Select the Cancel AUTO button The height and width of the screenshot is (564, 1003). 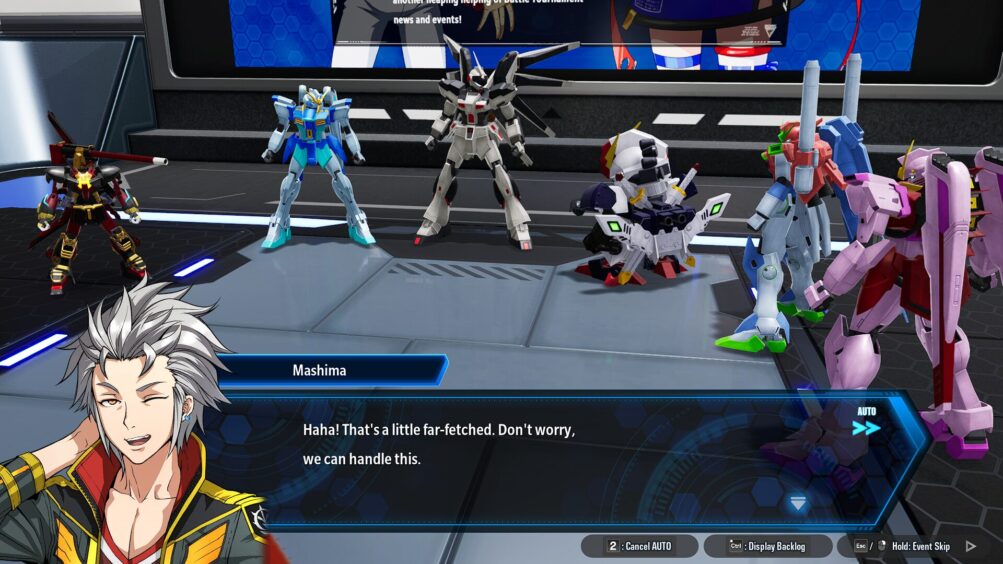(x=640, y=546)
